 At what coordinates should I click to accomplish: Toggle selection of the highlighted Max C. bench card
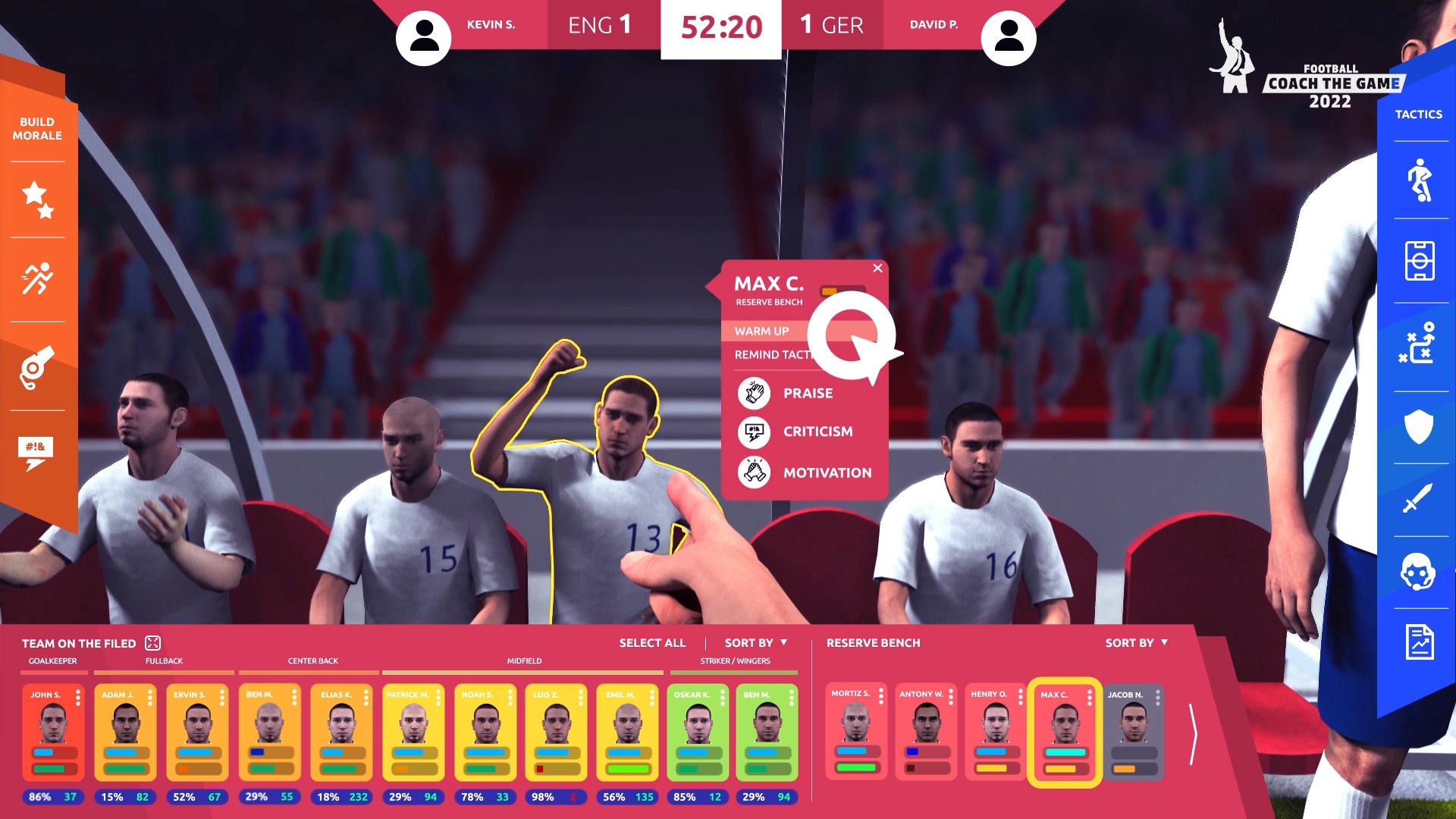click(x=1065, y=732)
